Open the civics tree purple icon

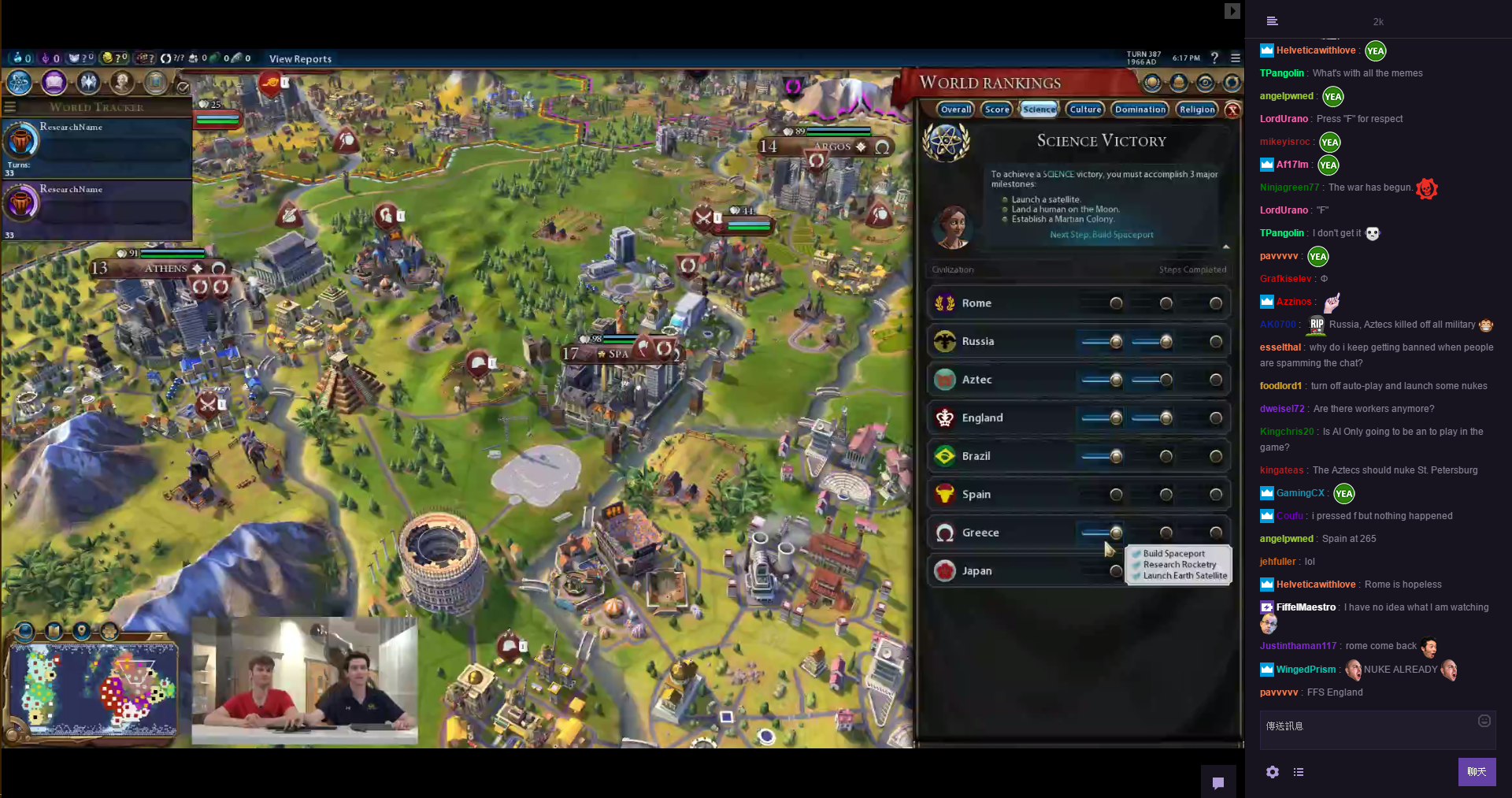(54, 82)
